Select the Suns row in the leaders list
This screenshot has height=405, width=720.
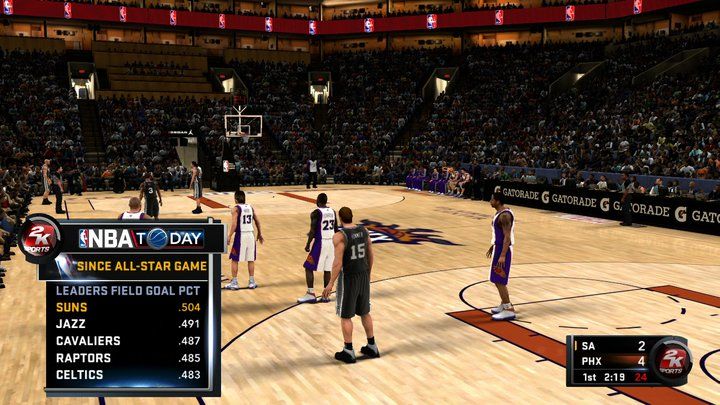(x=127, y=307)
